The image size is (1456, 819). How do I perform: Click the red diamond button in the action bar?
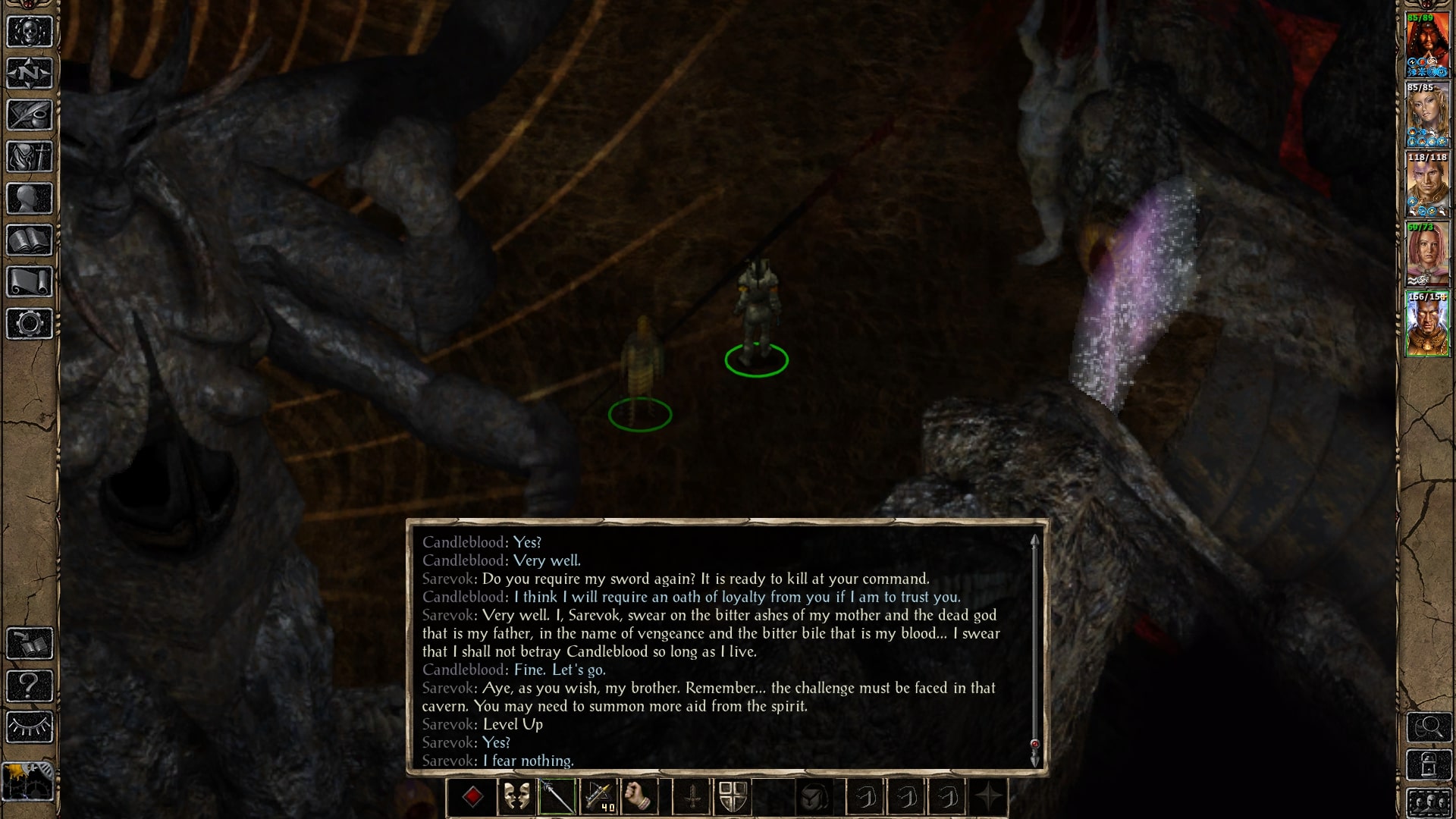coord(473,797)
